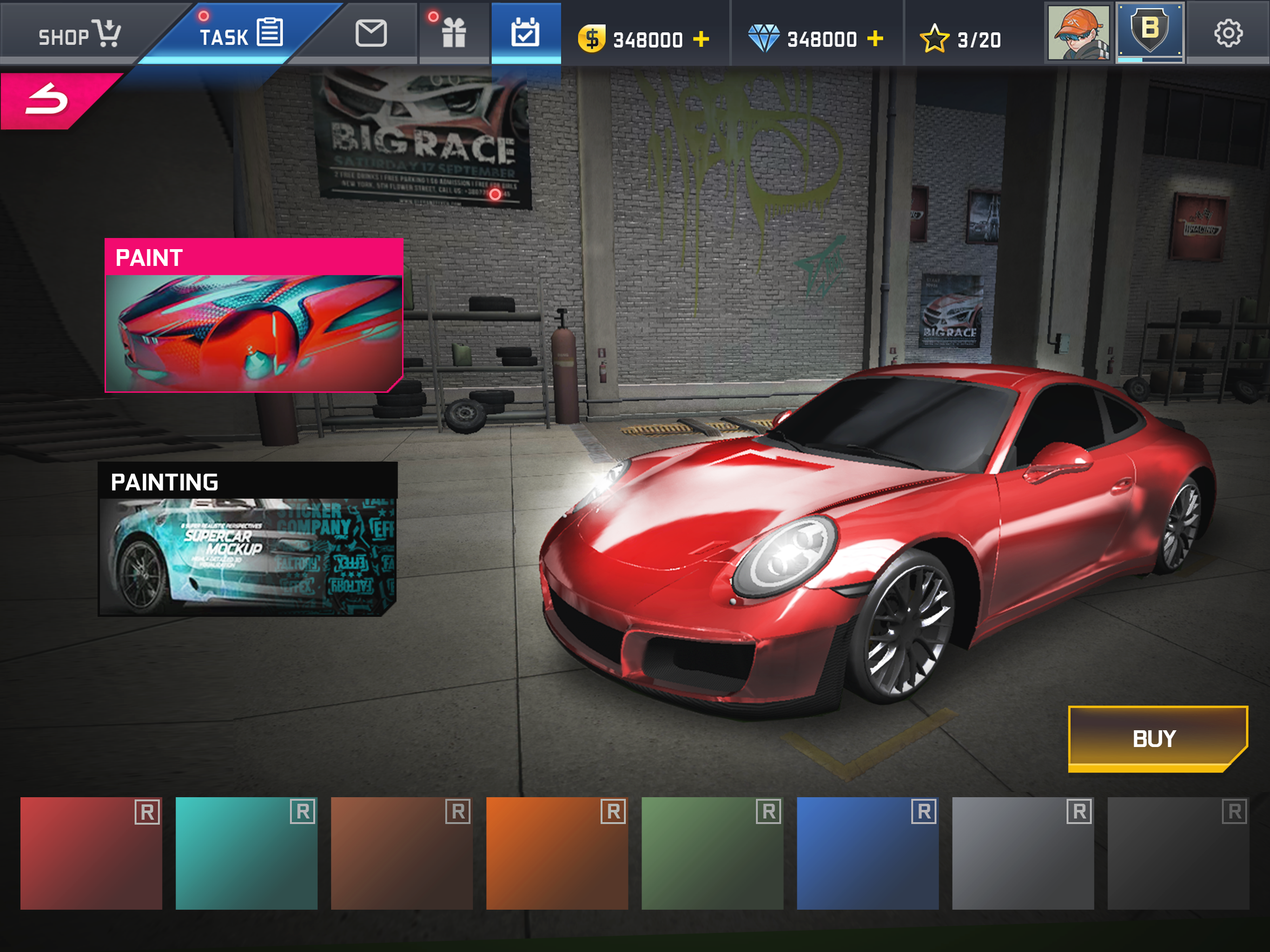Choose the light gray paint swatch

[1023, 853]
